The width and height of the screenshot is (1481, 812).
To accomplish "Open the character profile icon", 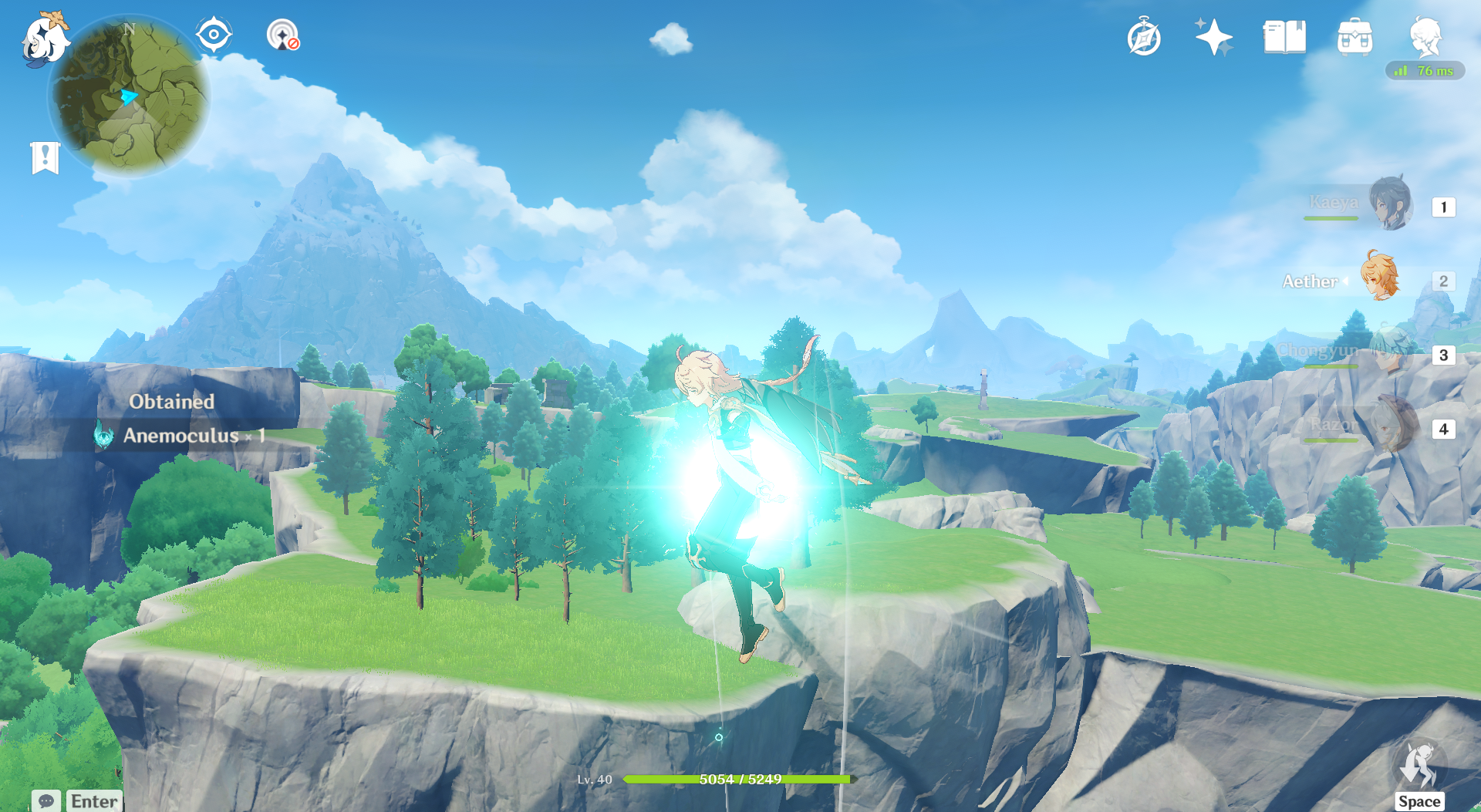I will pyautogui.click(x=1425, y=35).
